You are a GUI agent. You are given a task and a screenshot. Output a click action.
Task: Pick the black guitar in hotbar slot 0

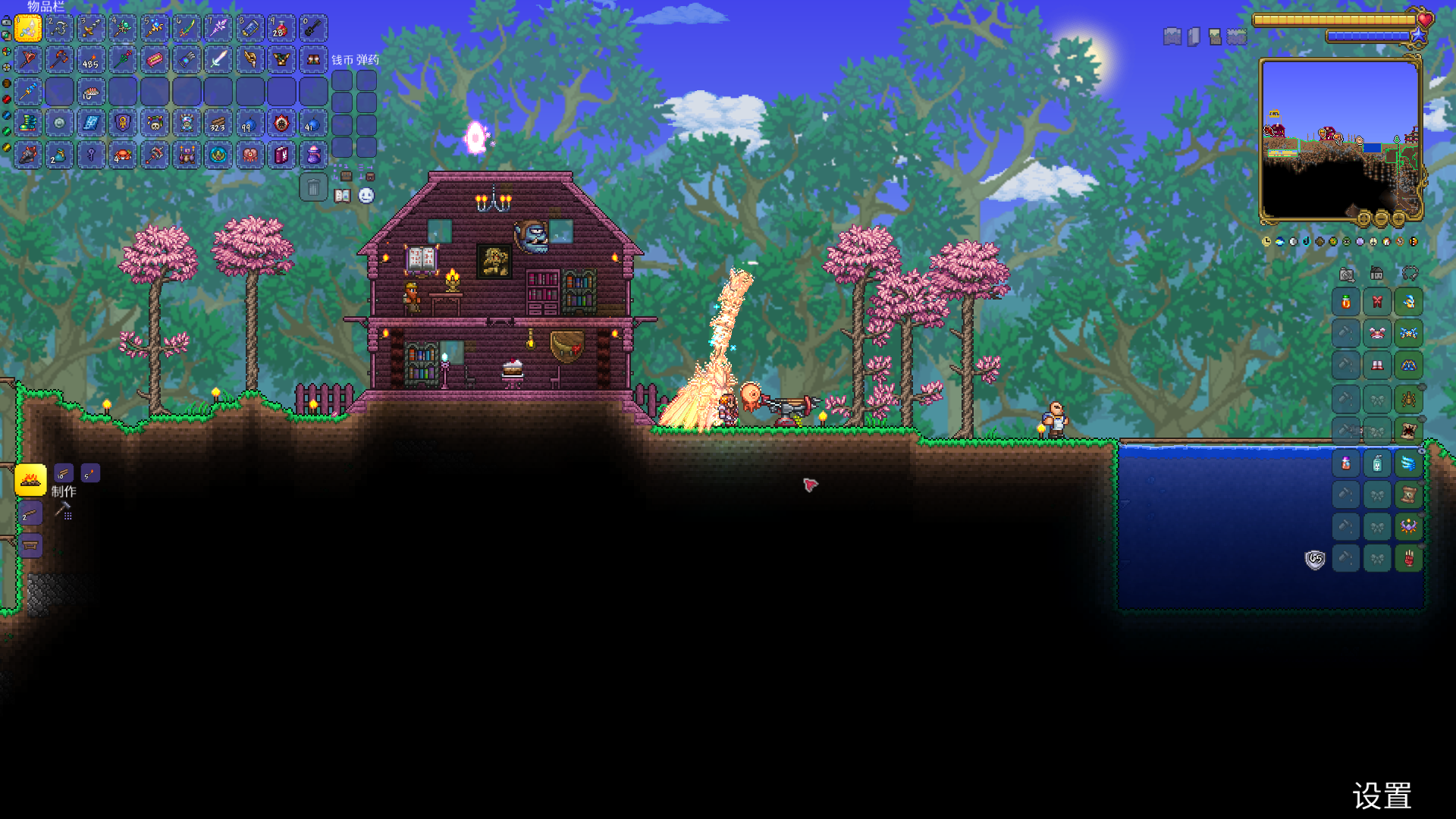tap(312, 28)
